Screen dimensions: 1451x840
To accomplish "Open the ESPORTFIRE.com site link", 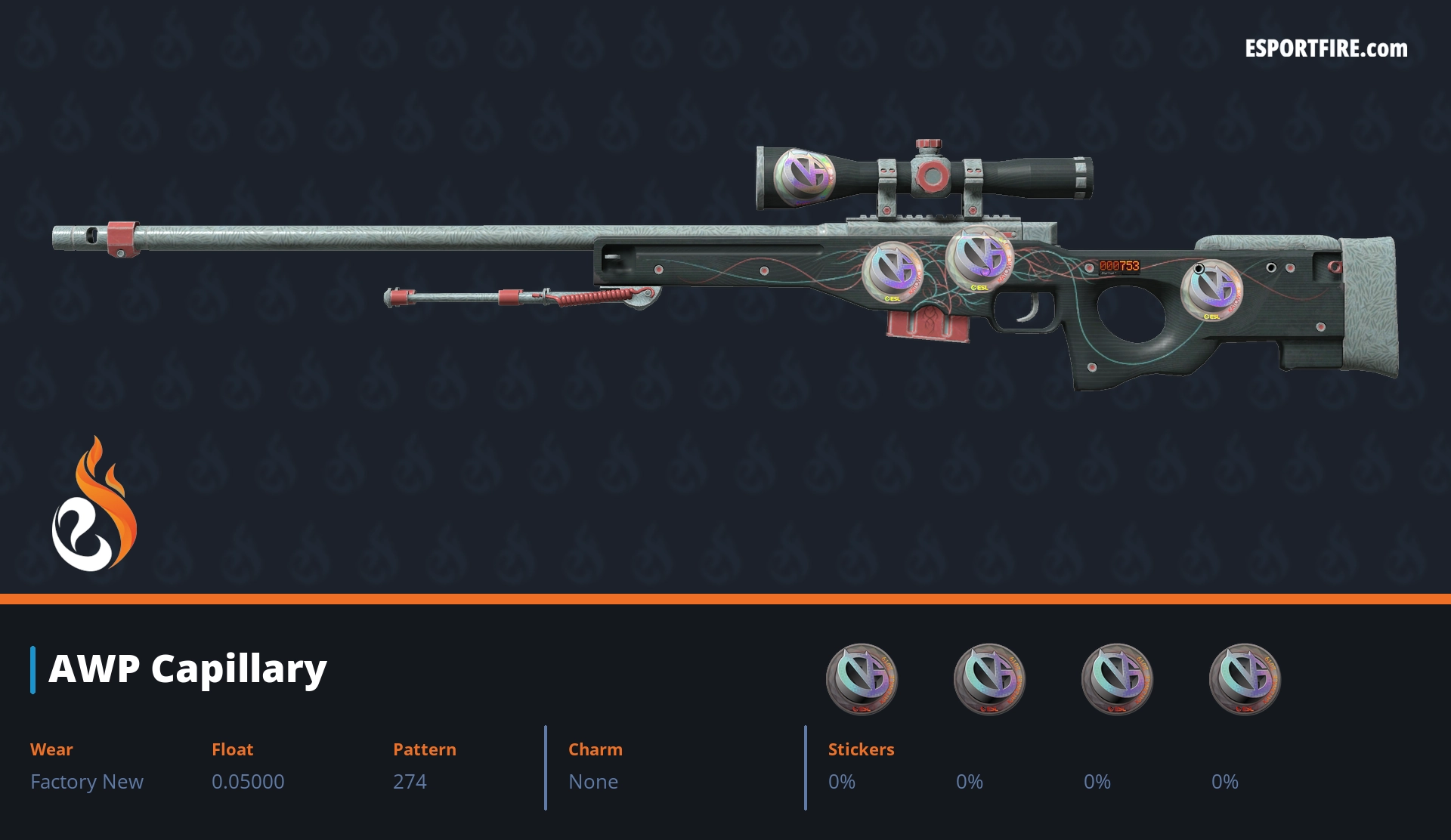I will click(x=1326, y=49).
